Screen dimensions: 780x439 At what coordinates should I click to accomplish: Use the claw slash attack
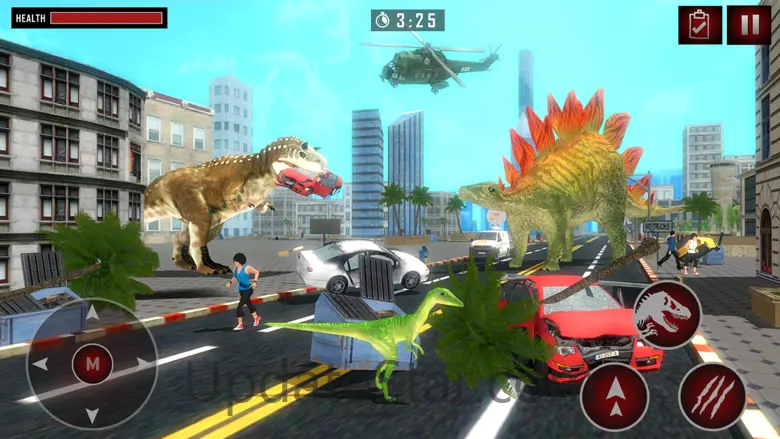click(712, 396)
